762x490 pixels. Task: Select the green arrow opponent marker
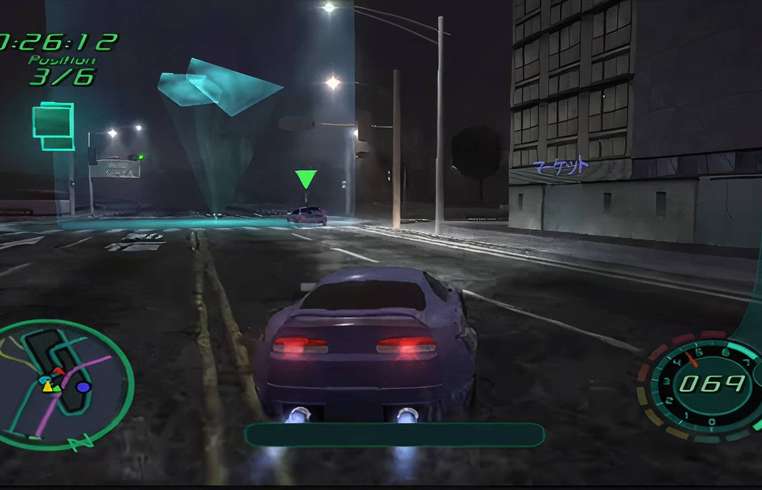click(306, 180)
